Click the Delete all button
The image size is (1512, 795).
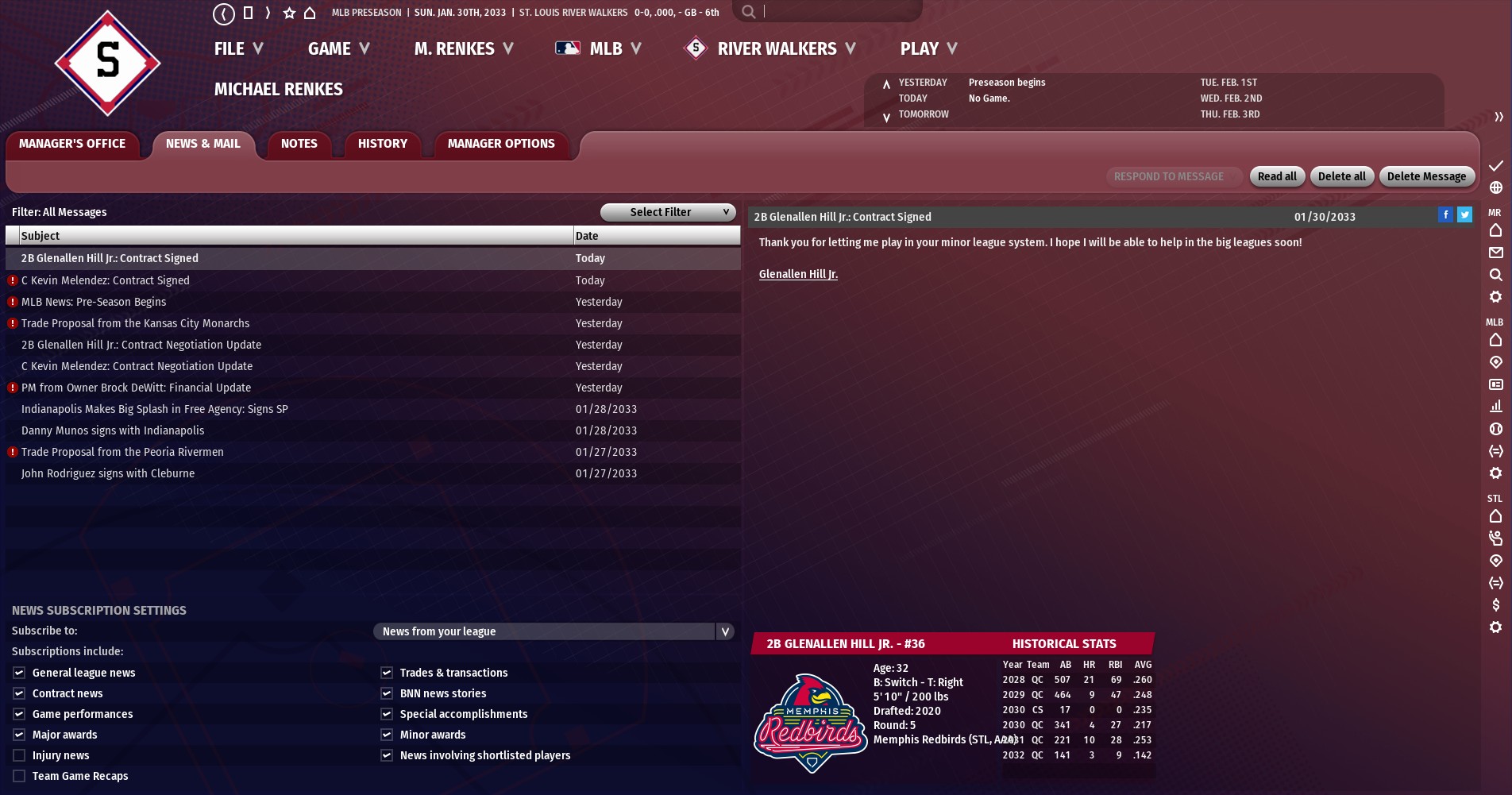[x=1341, y=176]
